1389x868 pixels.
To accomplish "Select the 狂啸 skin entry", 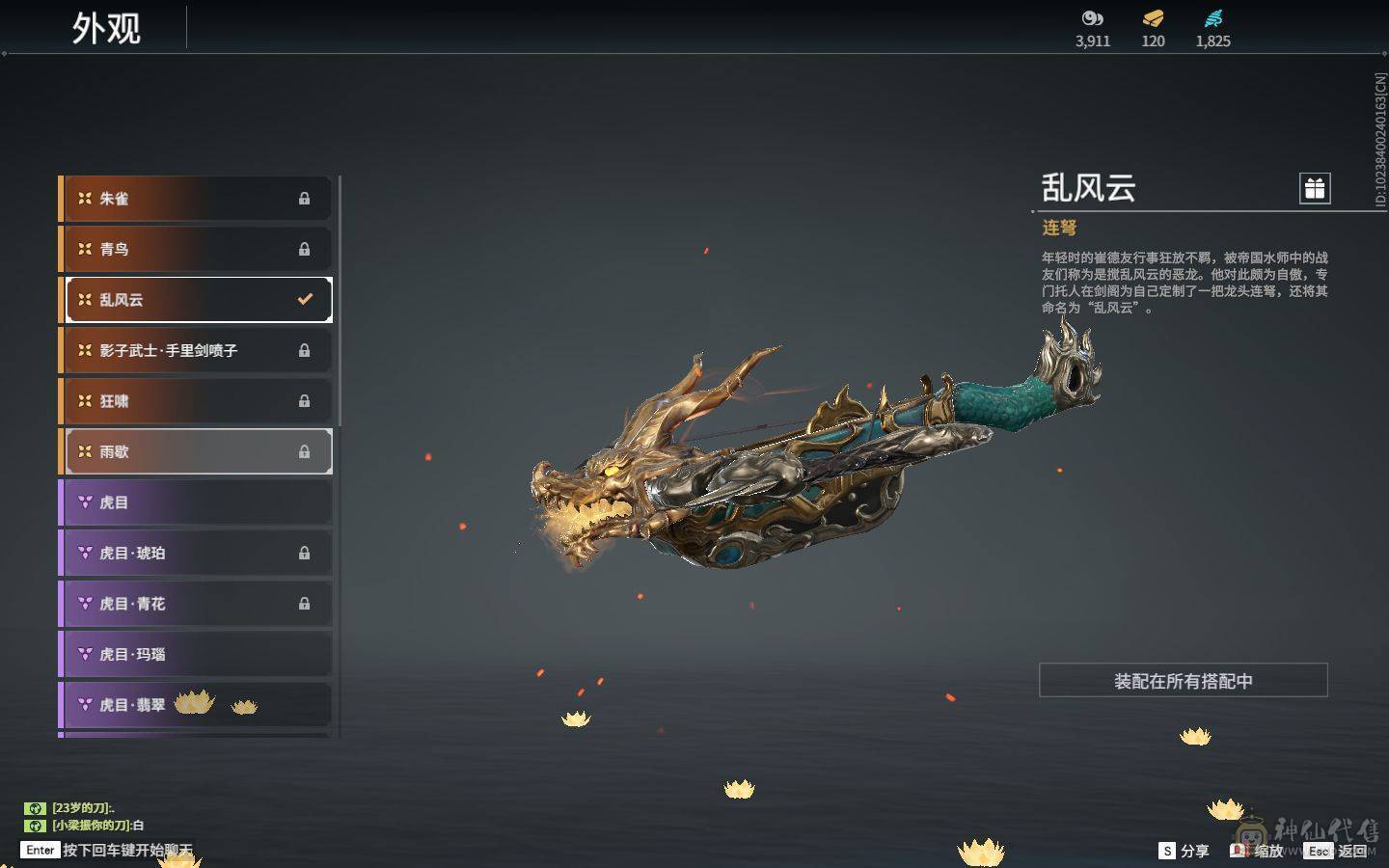I will click(198, 401).
